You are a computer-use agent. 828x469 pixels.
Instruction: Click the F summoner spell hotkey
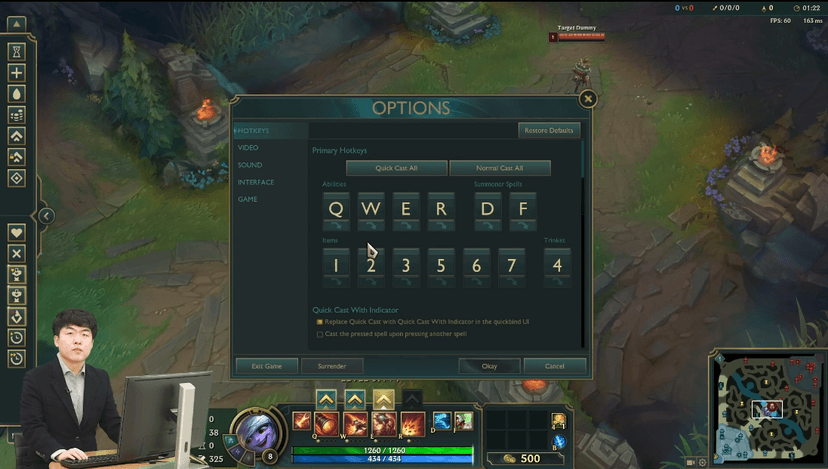click(522, 210)
